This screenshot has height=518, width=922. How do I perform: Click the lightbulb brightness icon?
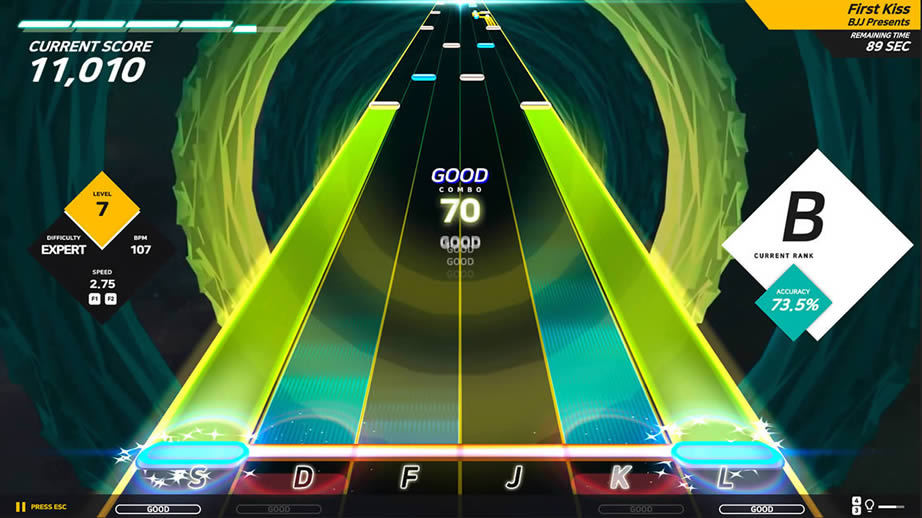click(870, 506)
